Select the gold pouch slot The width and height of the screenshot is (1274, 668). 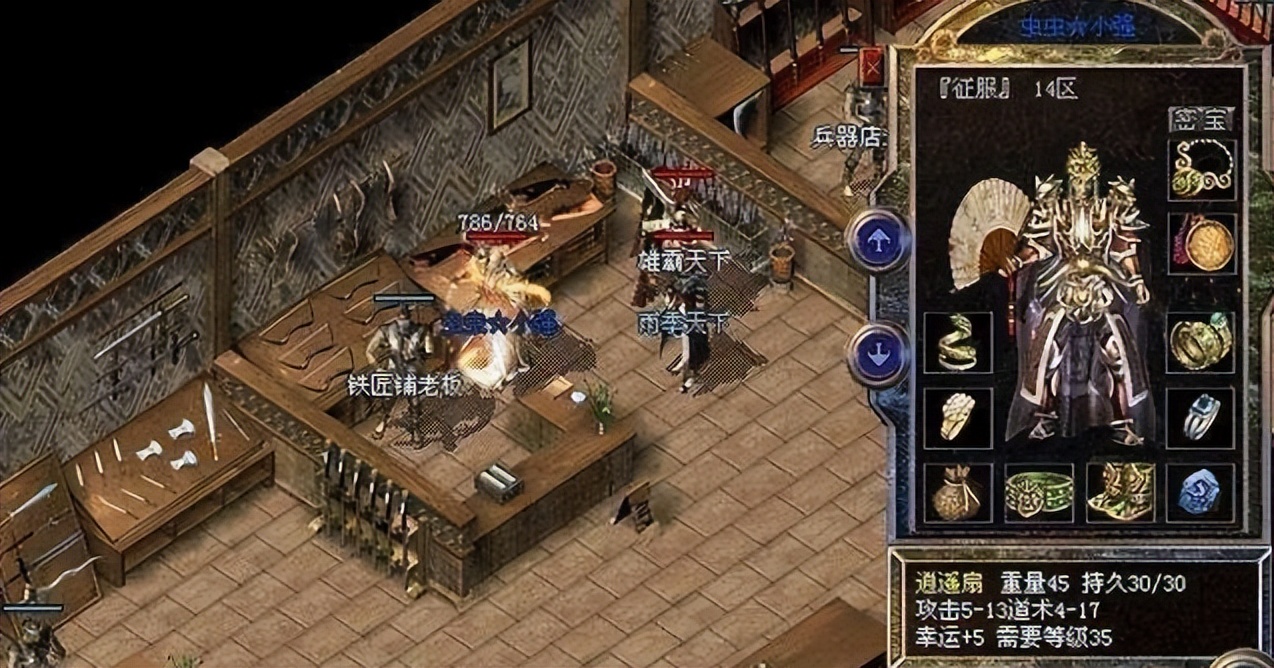957,492
